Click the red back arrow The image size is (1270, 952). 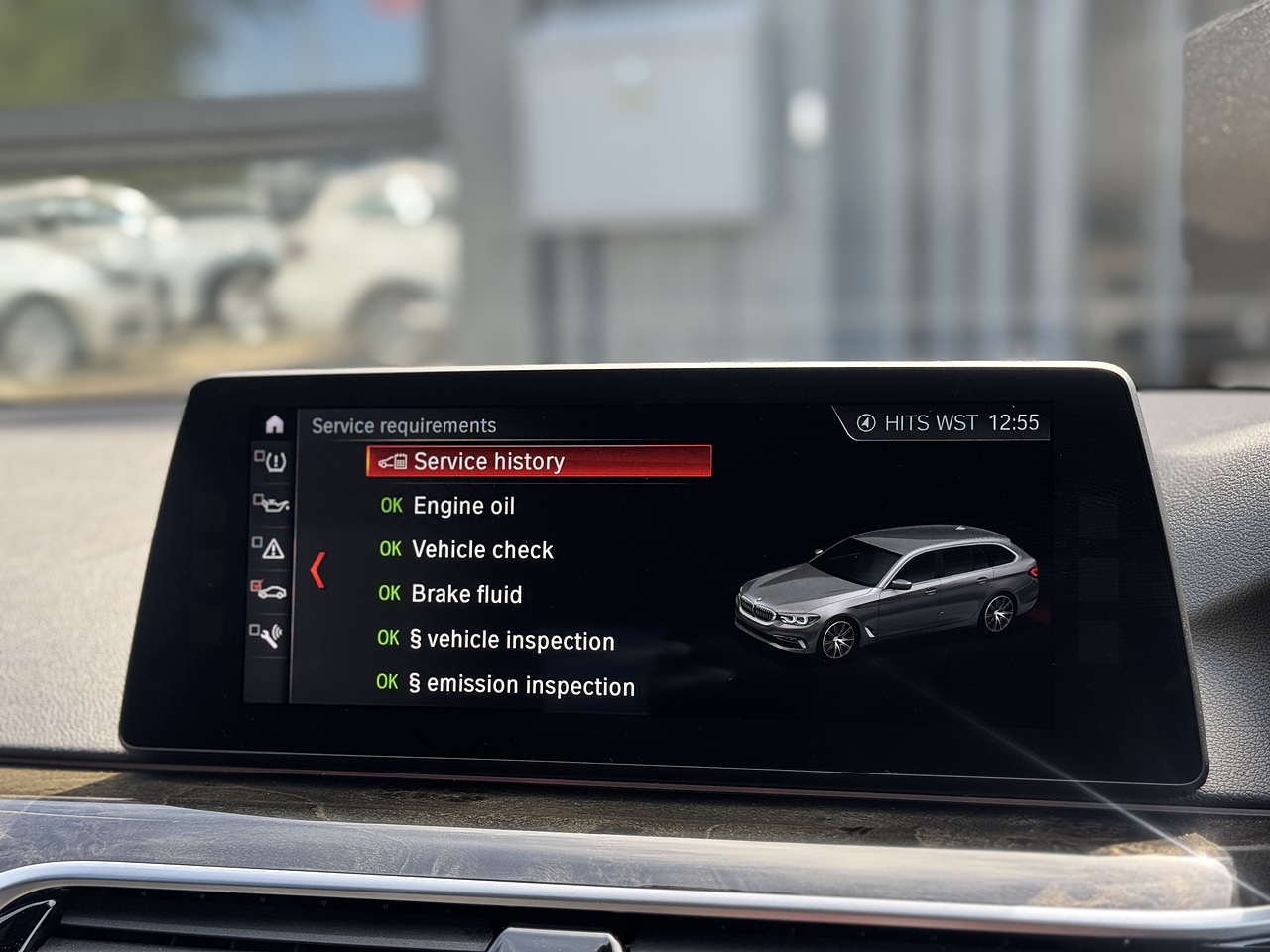click(x=317, y=570)
